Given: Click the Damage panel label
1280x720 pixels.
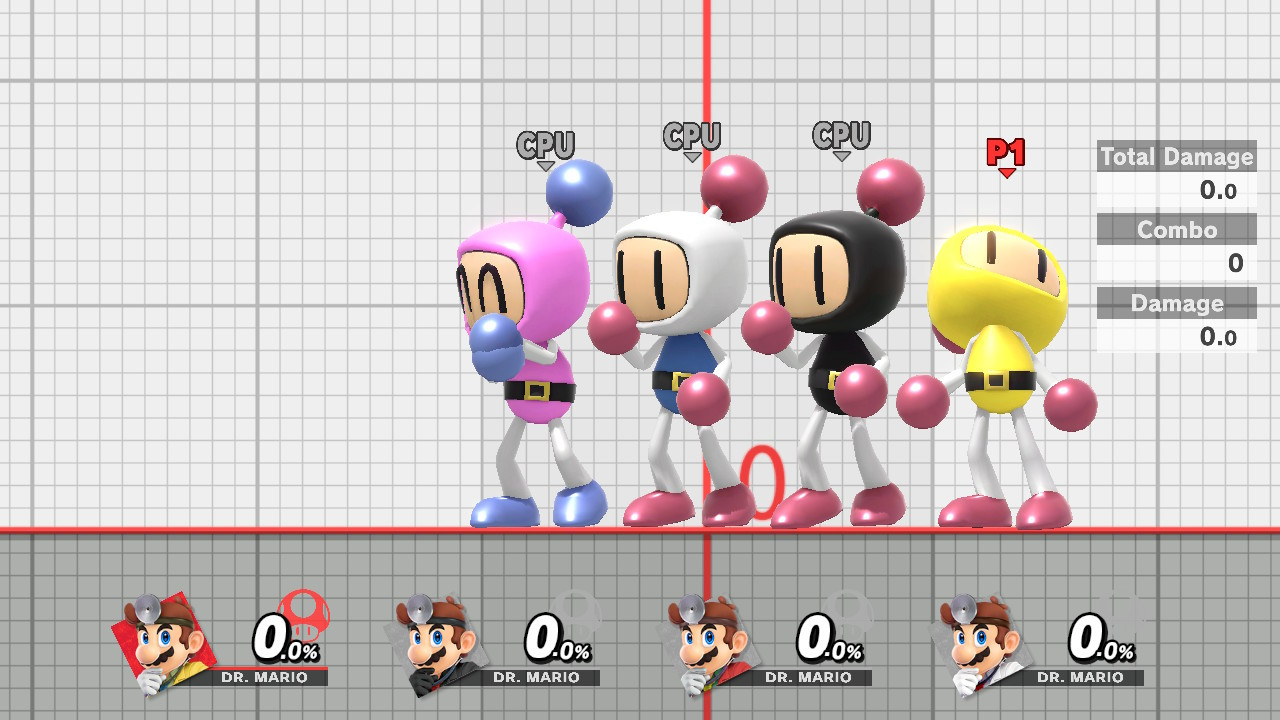Looking at the screenshot, I should (1176, 303).
